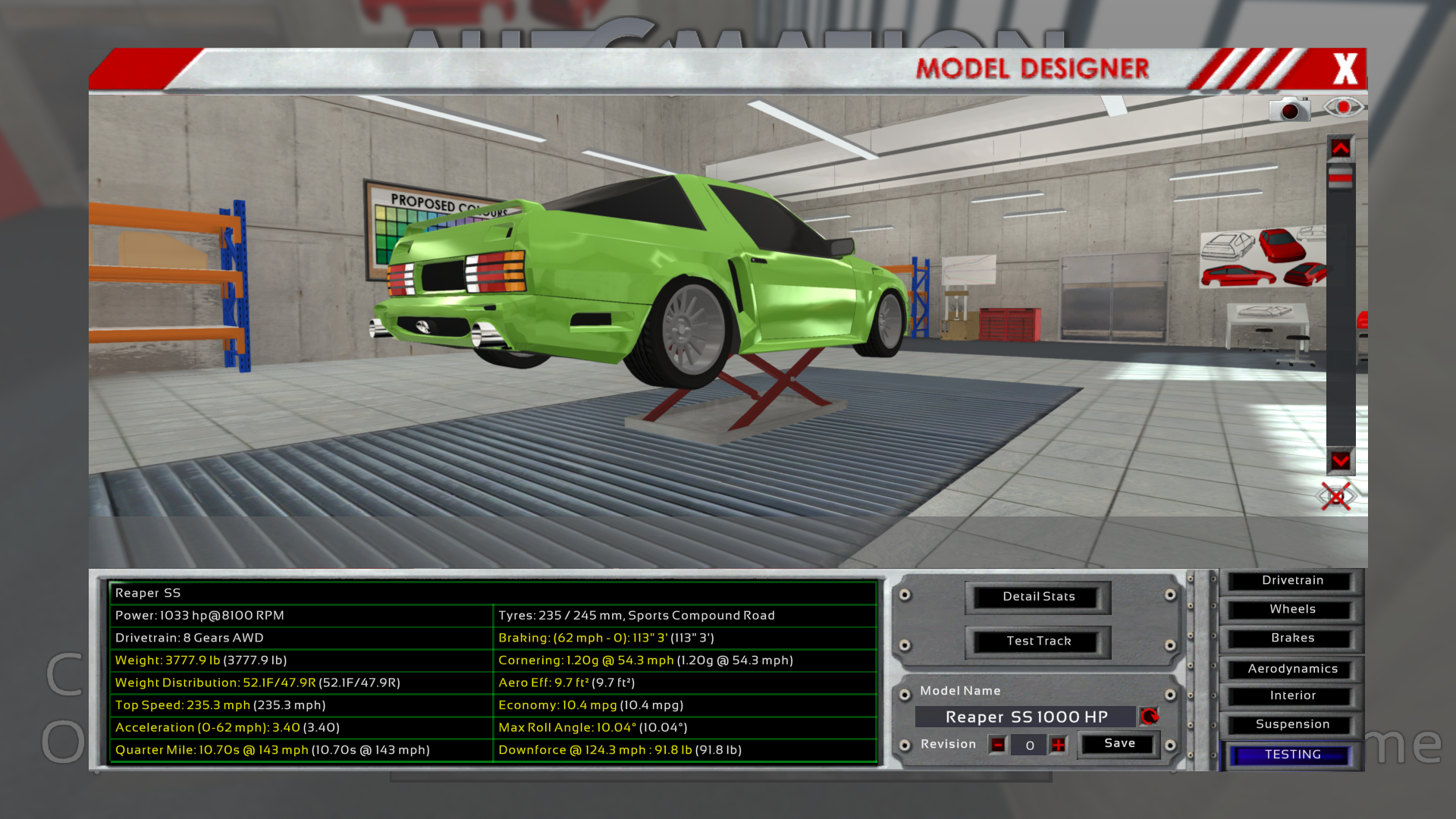Take a screenshot with the camera icon
This screenshot has height=819, width=1456.
[1289, 110]
